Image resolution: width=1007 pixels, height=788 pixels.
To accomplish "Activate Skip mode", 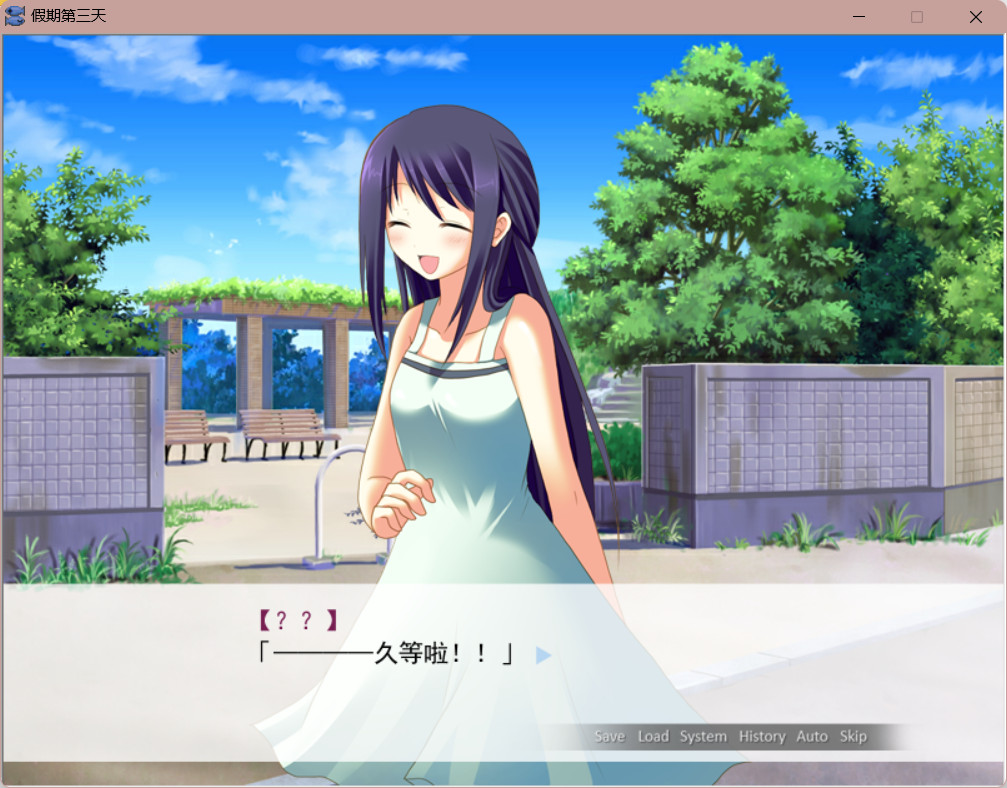I will 853,736.
